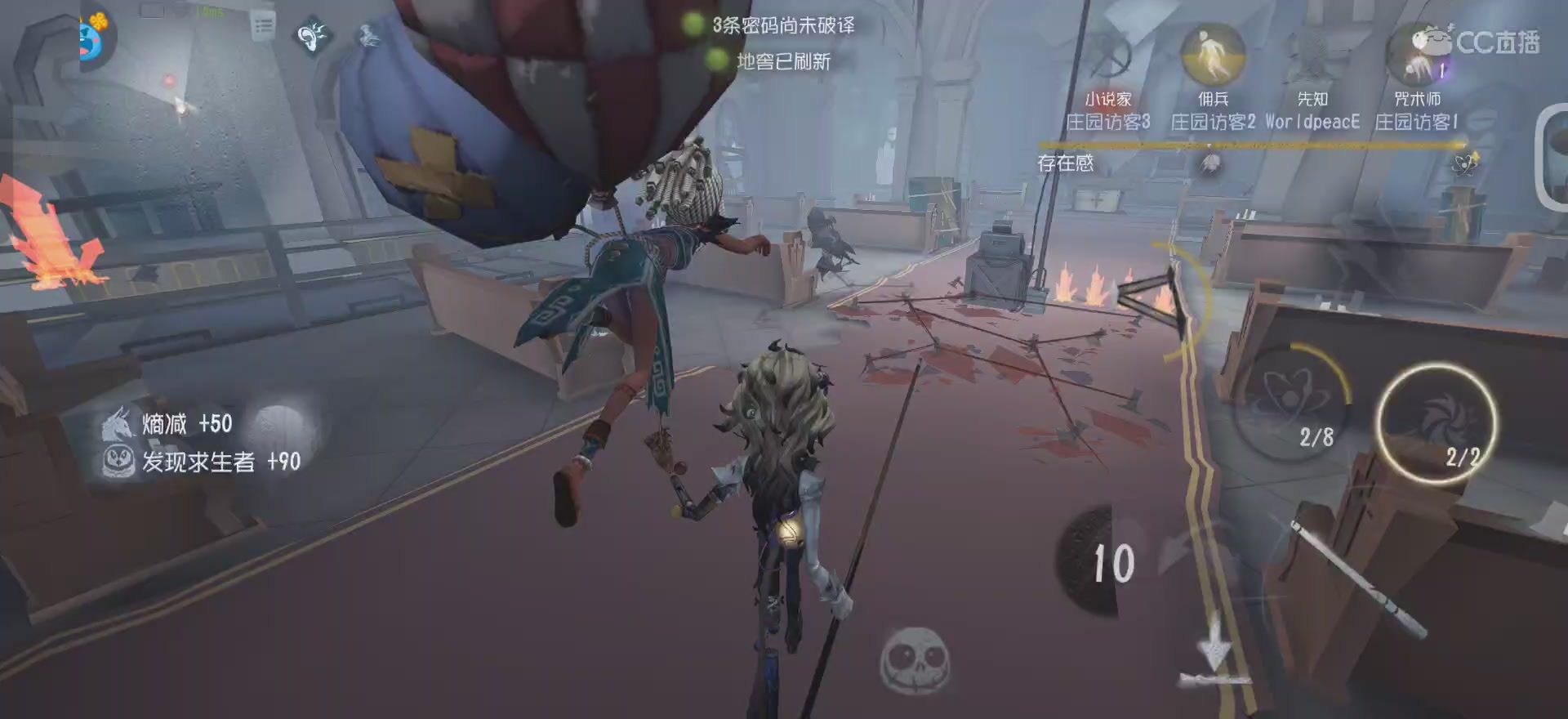Open the downward arrow indicator above attack button
The image size is (1568, 719).
tap(1217, 645)
